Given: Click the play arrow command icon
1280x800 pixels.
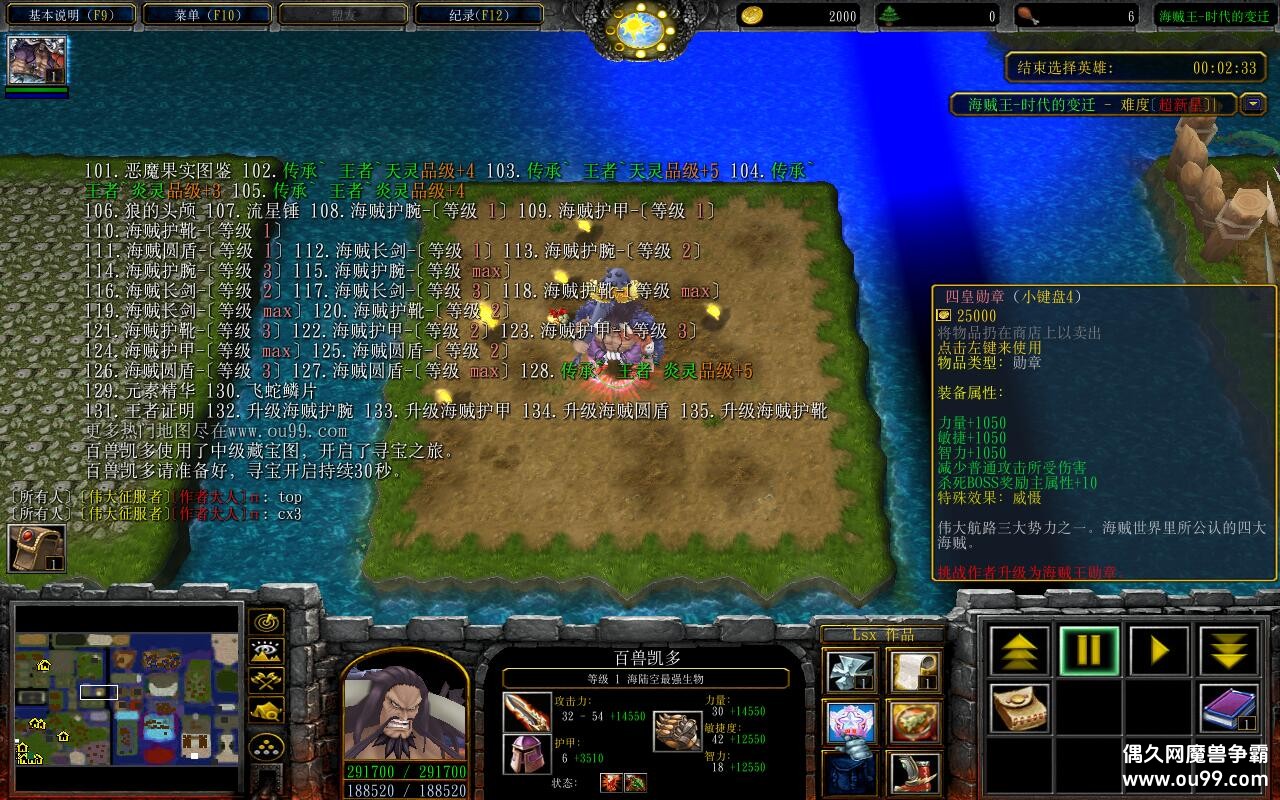Looking at the screenshot, I should (1156, 651).
